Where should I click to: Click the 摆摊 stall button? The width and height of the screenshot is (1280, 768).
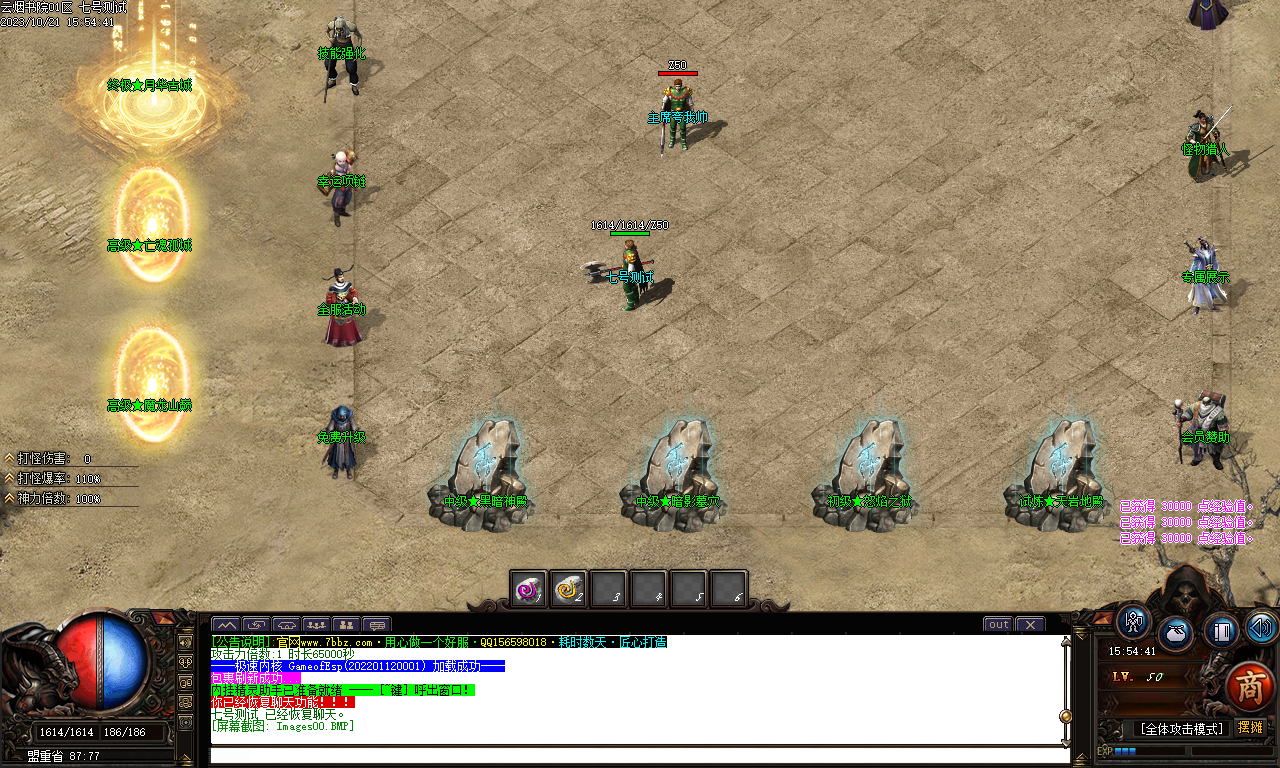pyautogui.click(x=1251, y=727)
